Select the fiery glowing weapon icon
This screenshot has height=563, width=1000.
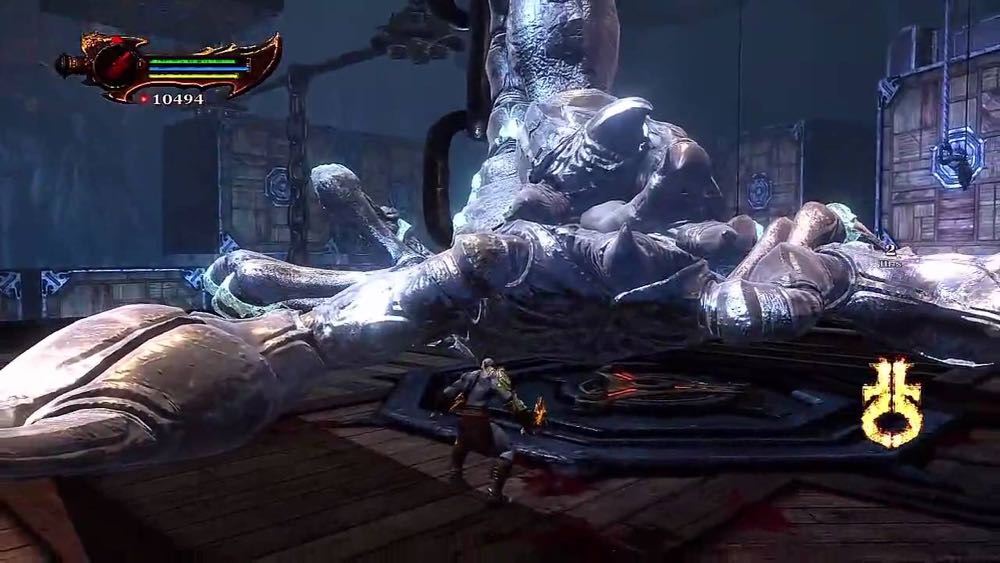891,402
